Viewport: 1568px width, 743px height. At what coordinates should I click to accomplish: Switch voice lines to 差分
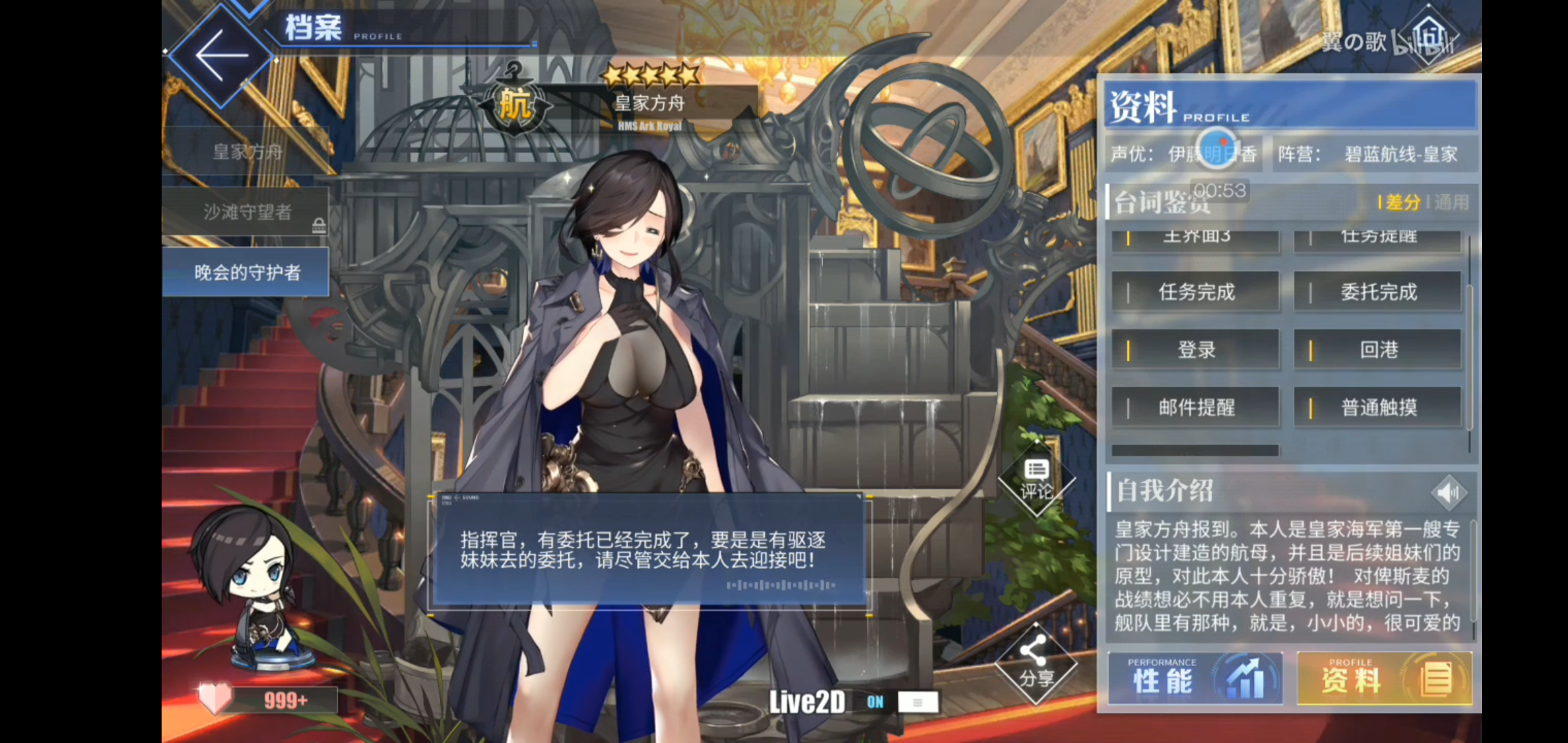click(1402, 203)
